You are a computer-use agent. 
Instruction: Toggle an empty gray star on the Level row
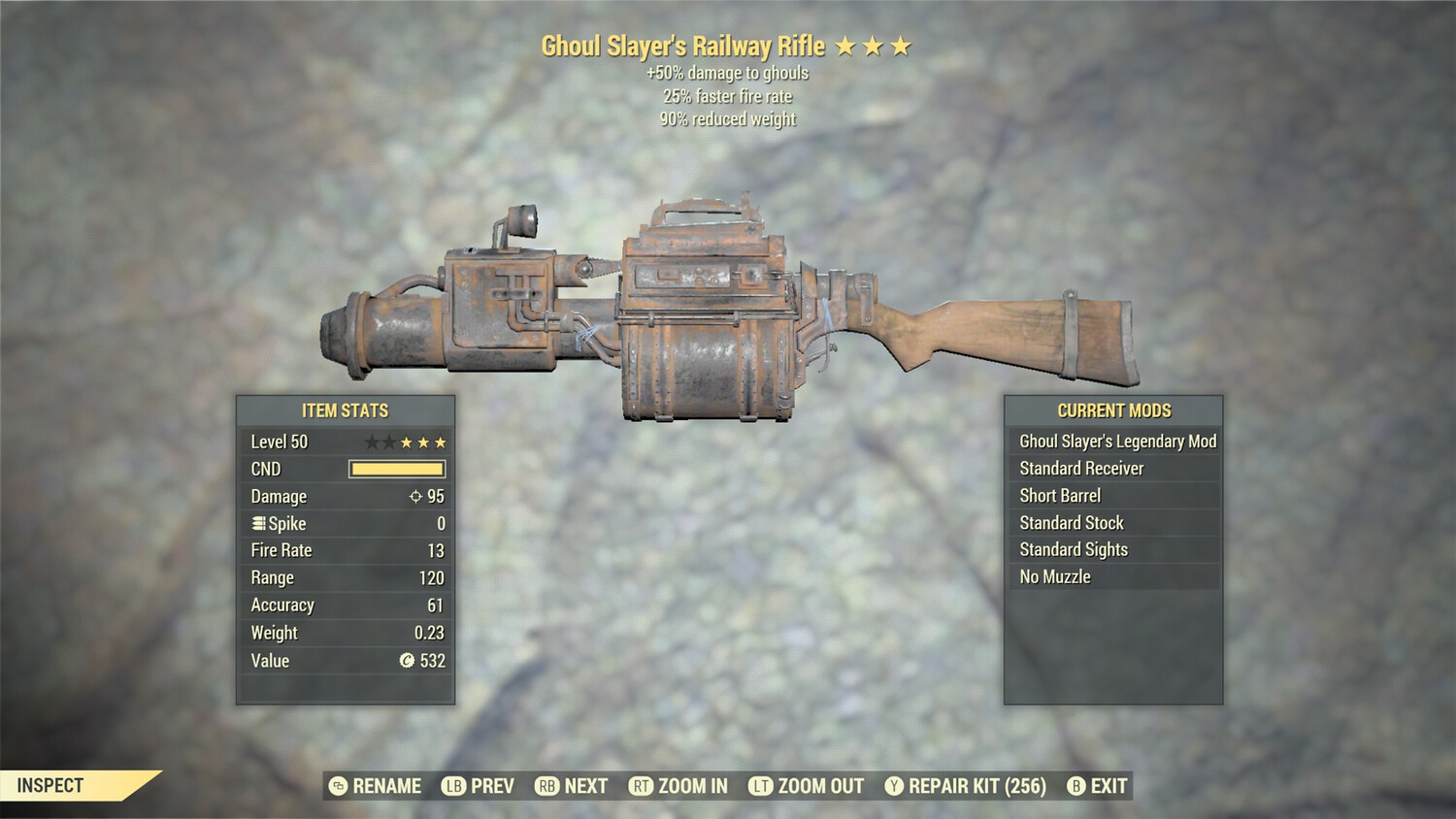coord(370,442)
